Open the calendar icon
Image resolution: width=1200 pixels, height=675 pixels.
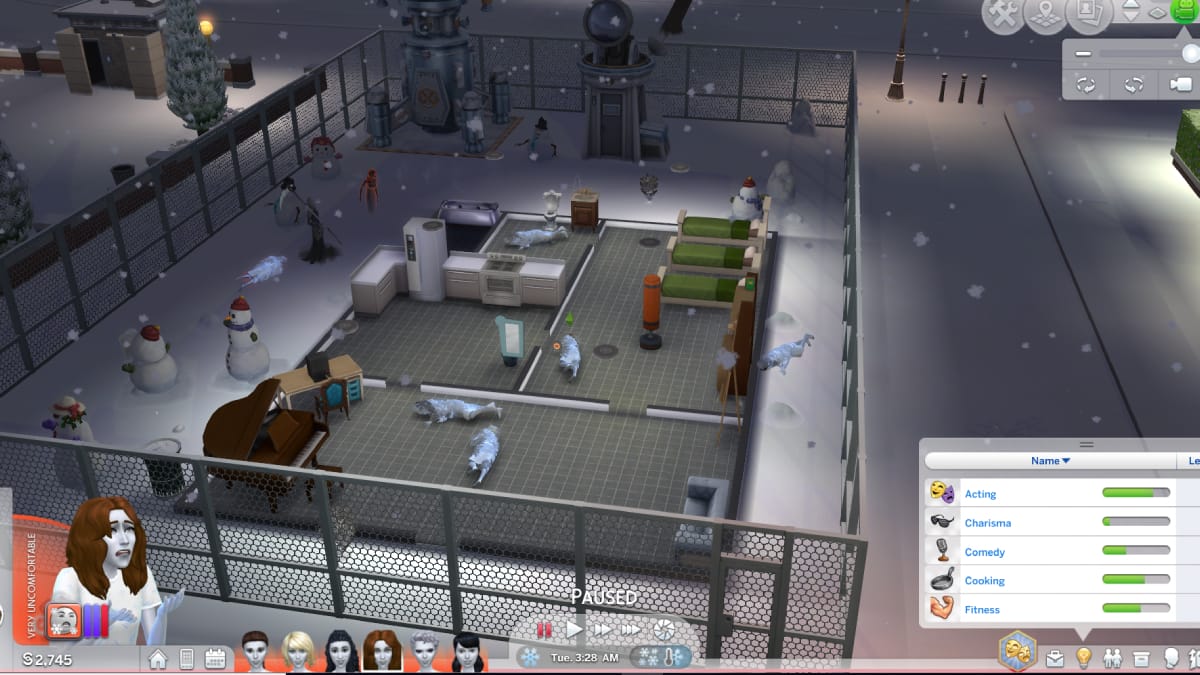point(215,658)
